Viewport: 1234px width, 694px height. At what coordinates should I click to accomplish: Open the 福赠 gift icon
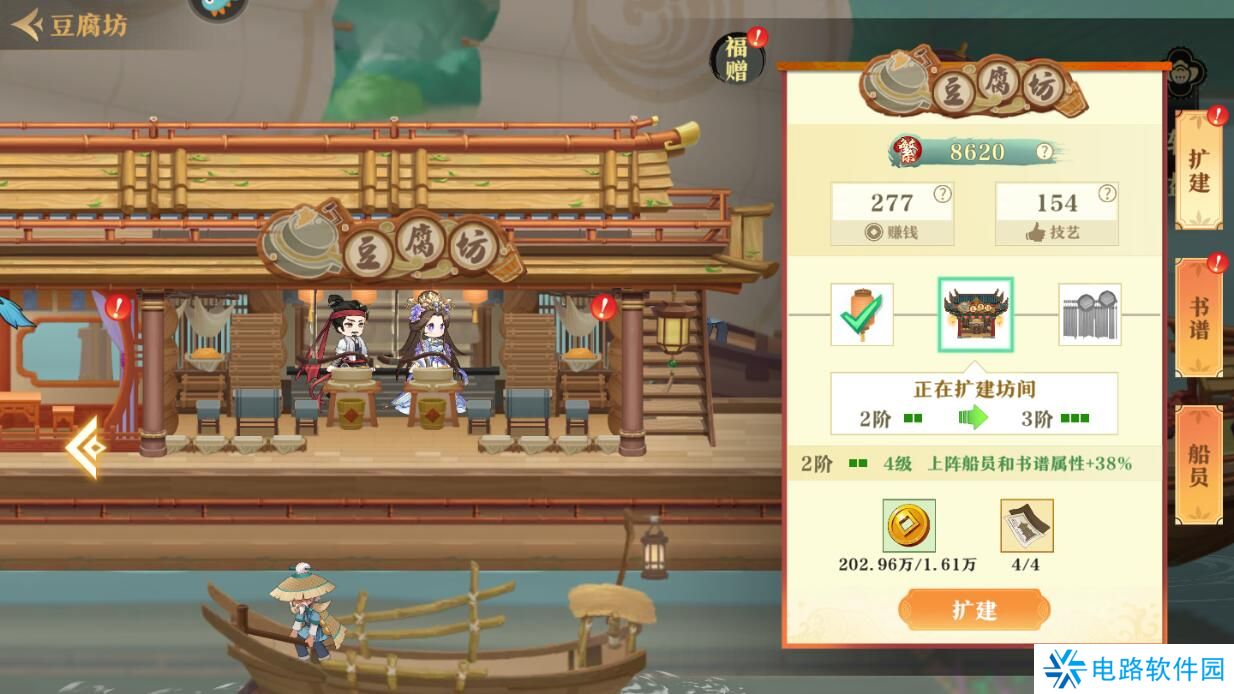click(737, 58)
